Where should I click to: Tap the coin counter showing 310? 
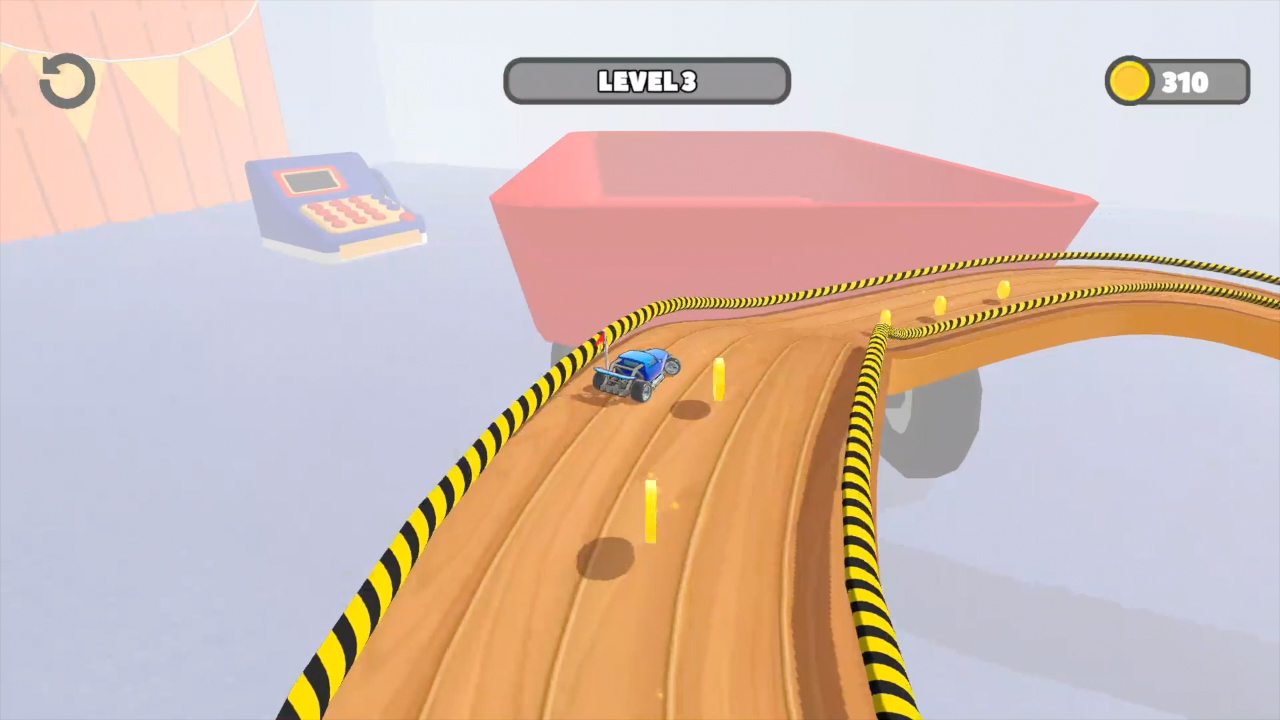pyautogui.click(x=1185, y=82)
